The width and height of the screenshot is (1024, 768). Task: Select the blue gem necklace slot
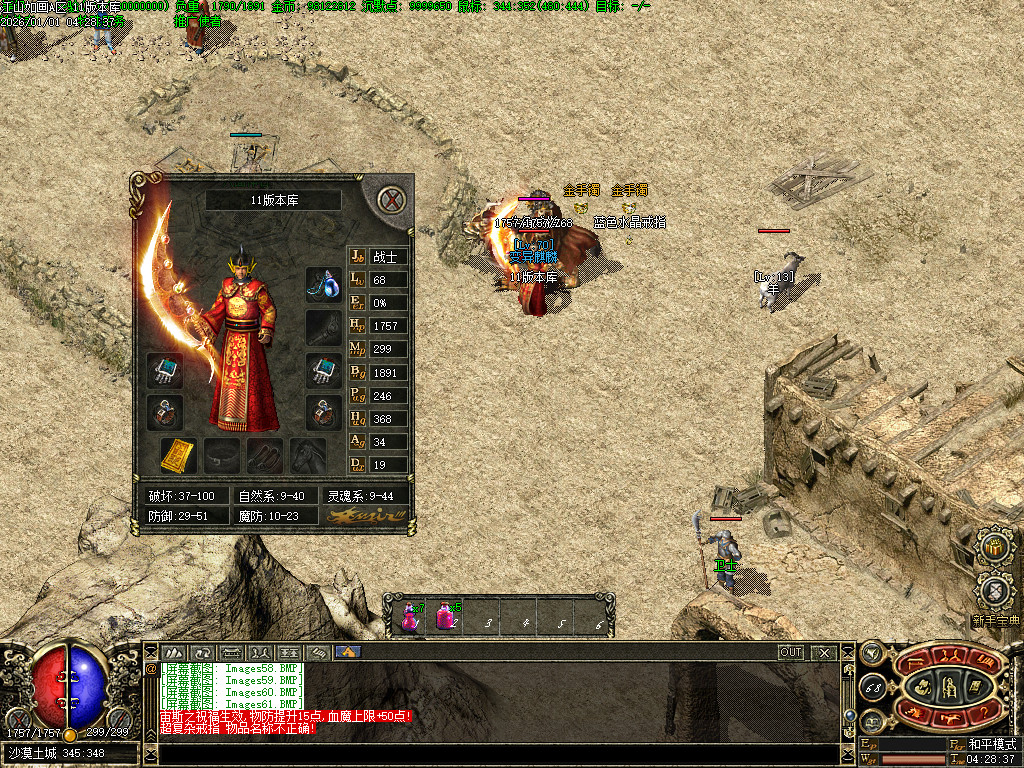323,284
